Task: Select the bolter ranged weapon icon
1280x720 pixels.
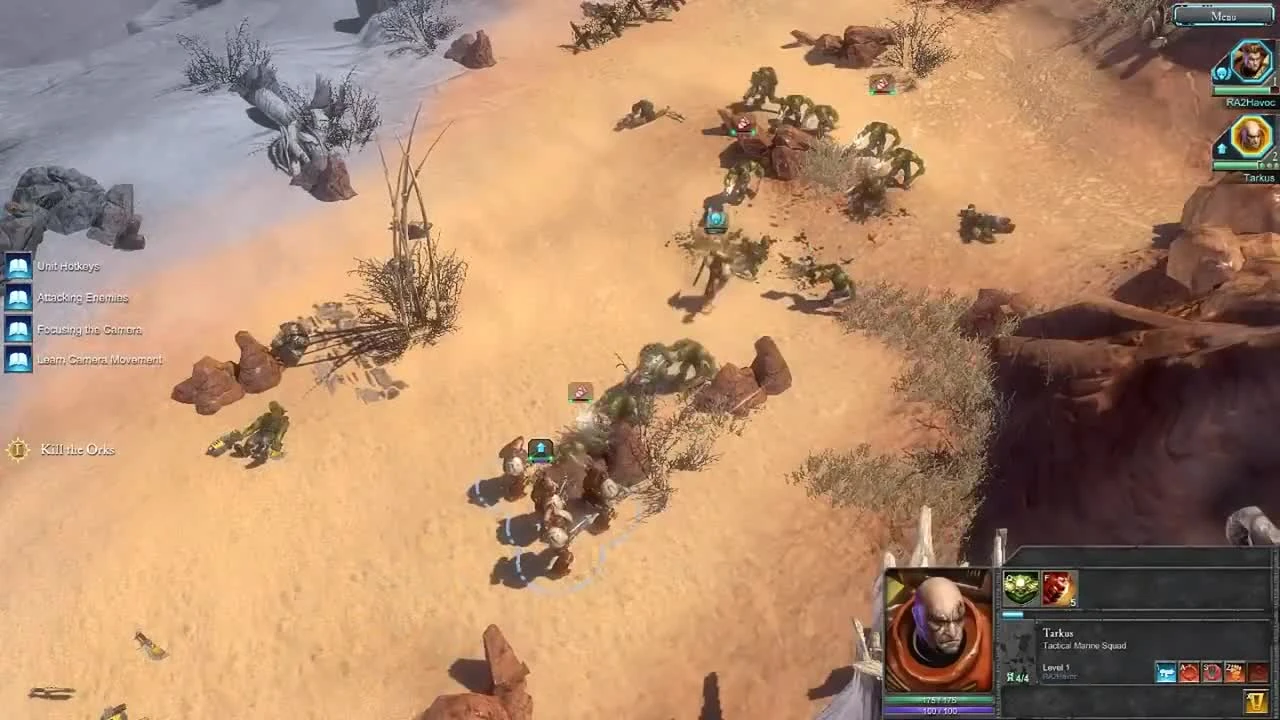Action: coord(1164,671)
